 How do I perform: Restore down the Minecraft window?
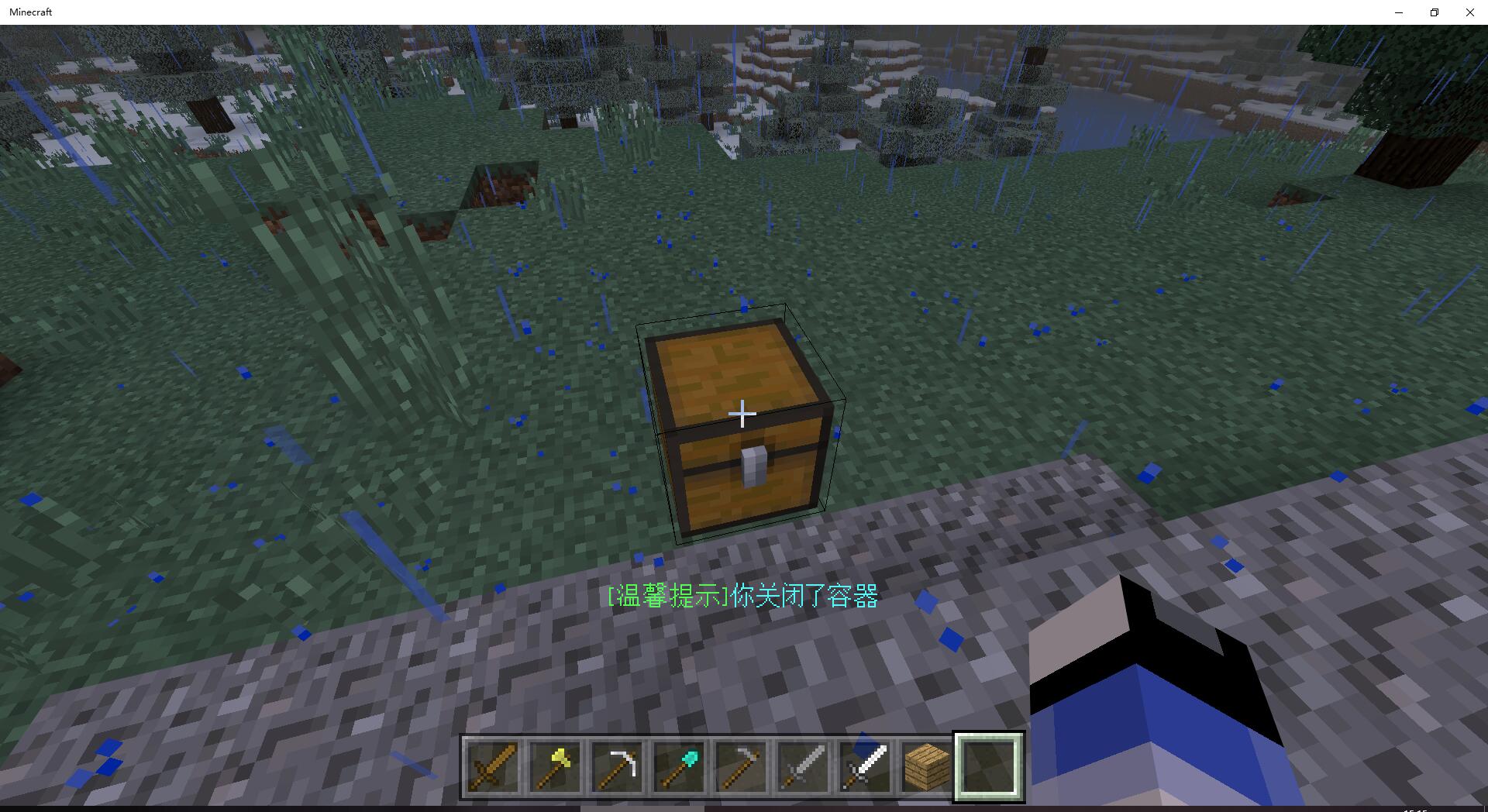1435,12
